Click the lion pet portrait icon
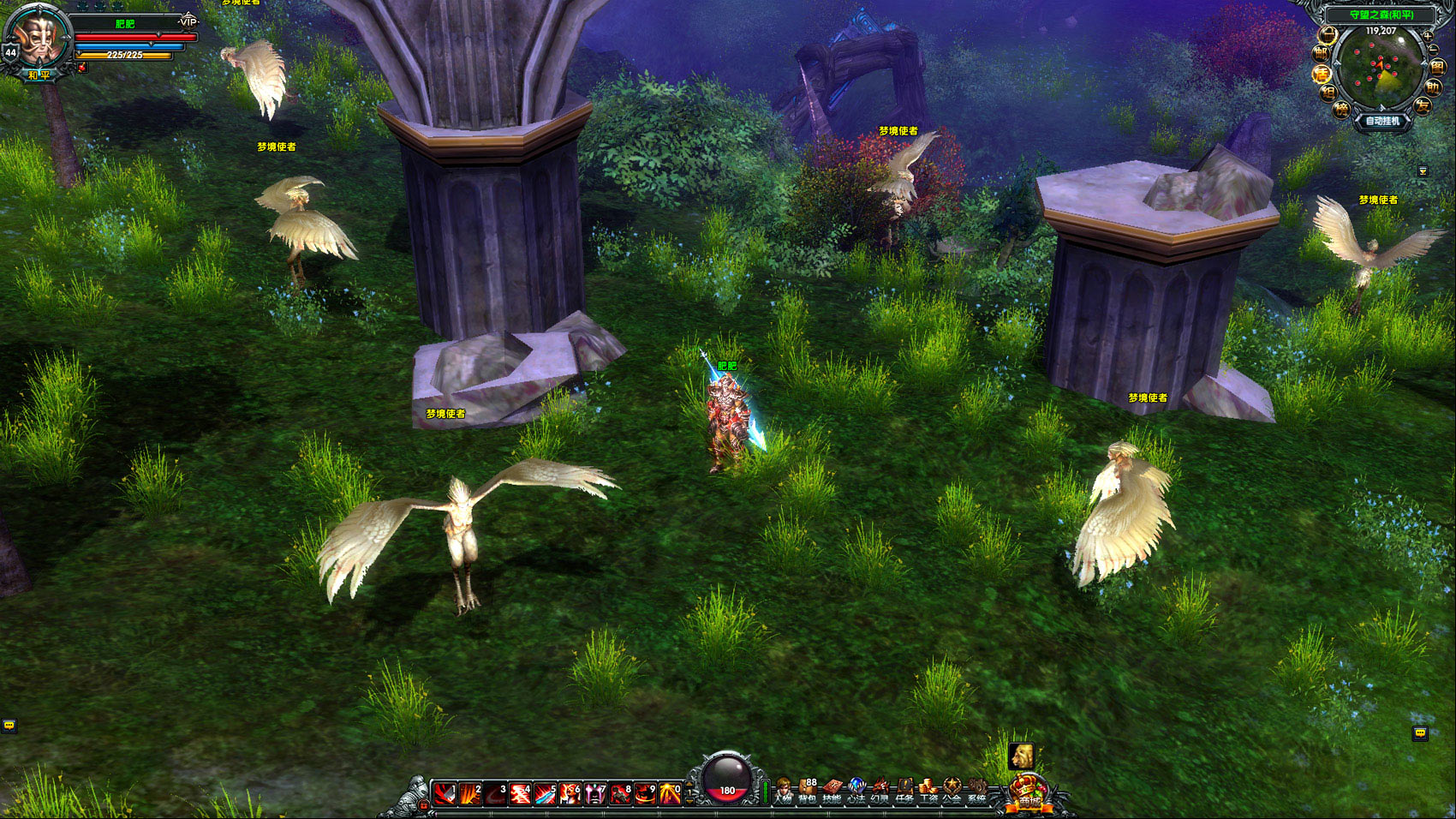 click(x=1021, y=756)
